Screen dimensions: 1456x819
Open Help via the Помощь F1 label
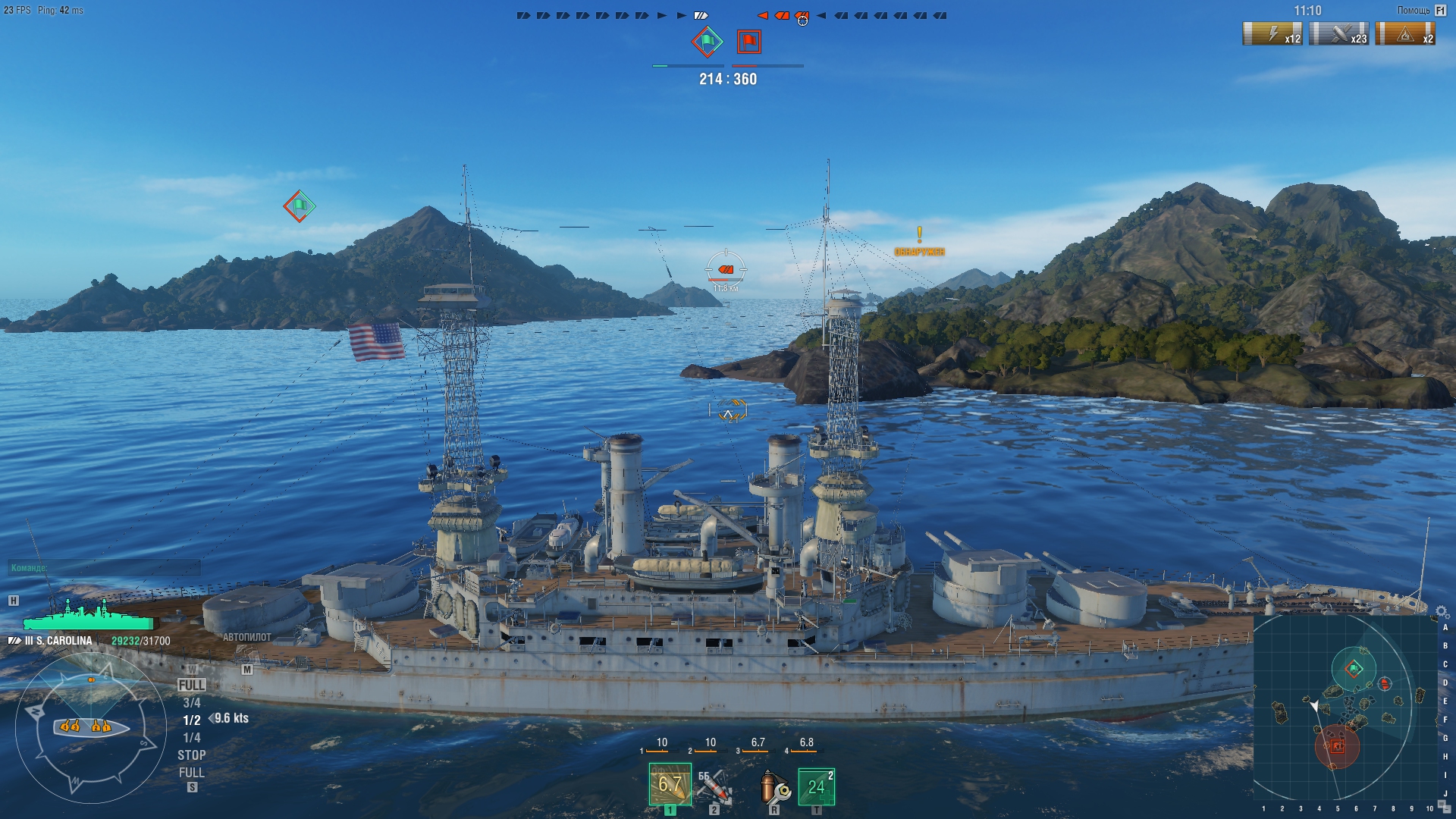(1420, 11)
